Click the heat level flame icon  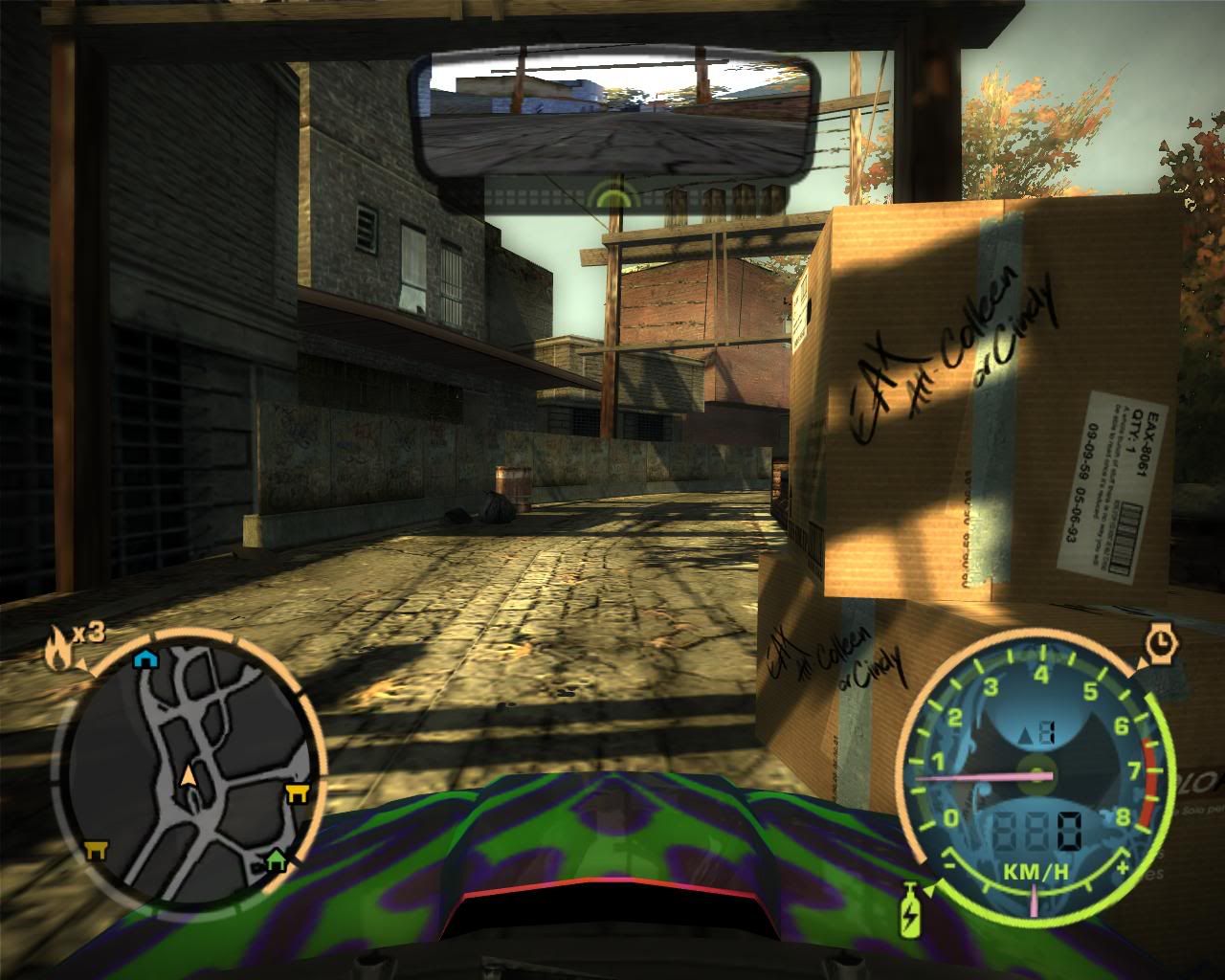[x=57, y=649]
